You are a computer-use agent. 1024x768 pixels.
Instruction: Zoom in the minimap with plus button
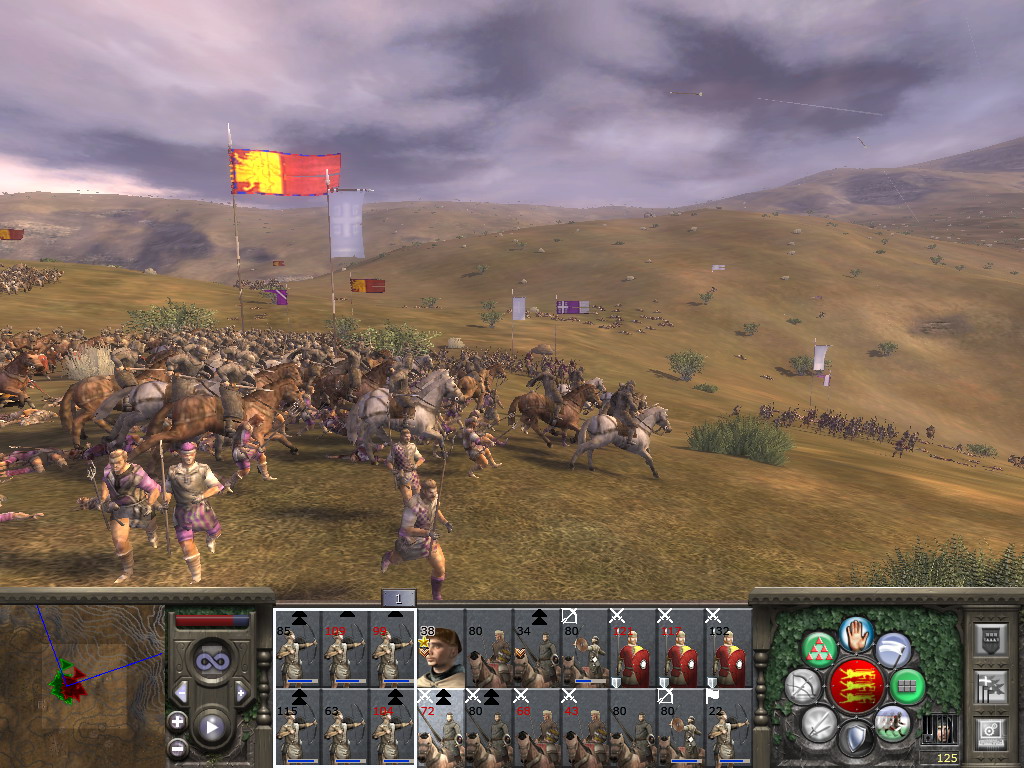[x=178, y=721]
